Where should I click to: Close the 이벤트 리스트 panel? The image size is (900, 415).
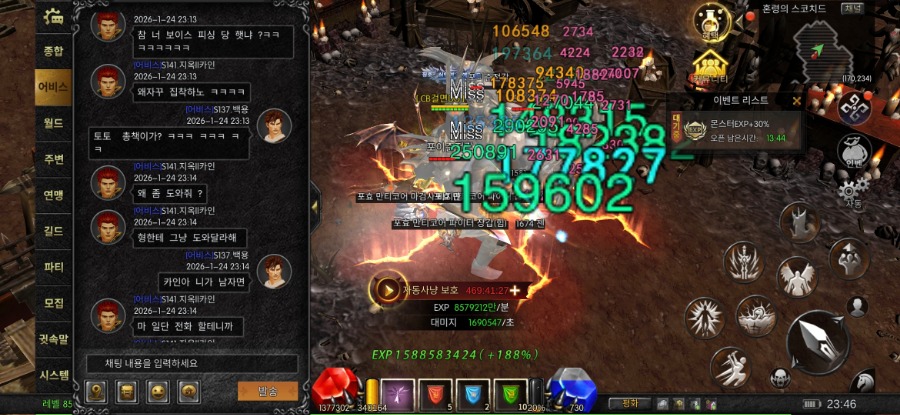[796, 100]
